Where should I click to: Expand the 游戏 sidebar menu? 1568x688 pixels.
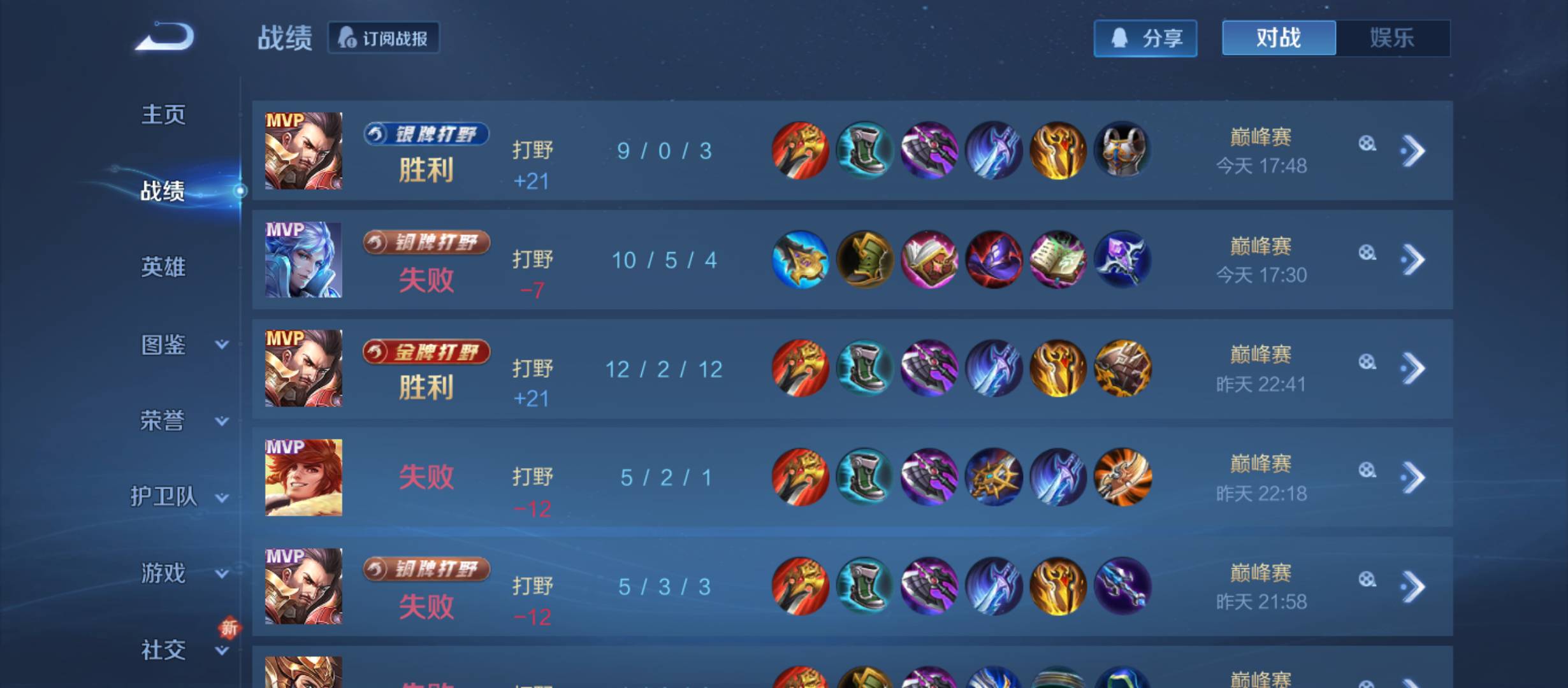click(182, 573)
